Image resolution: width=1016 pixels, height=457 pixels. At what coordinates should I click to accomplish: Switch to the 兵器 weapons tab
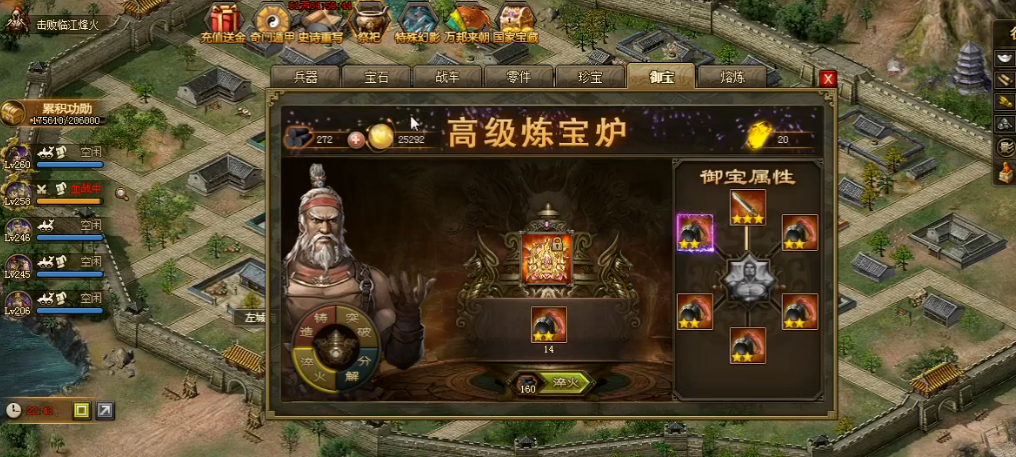click(x=305, y=77)
